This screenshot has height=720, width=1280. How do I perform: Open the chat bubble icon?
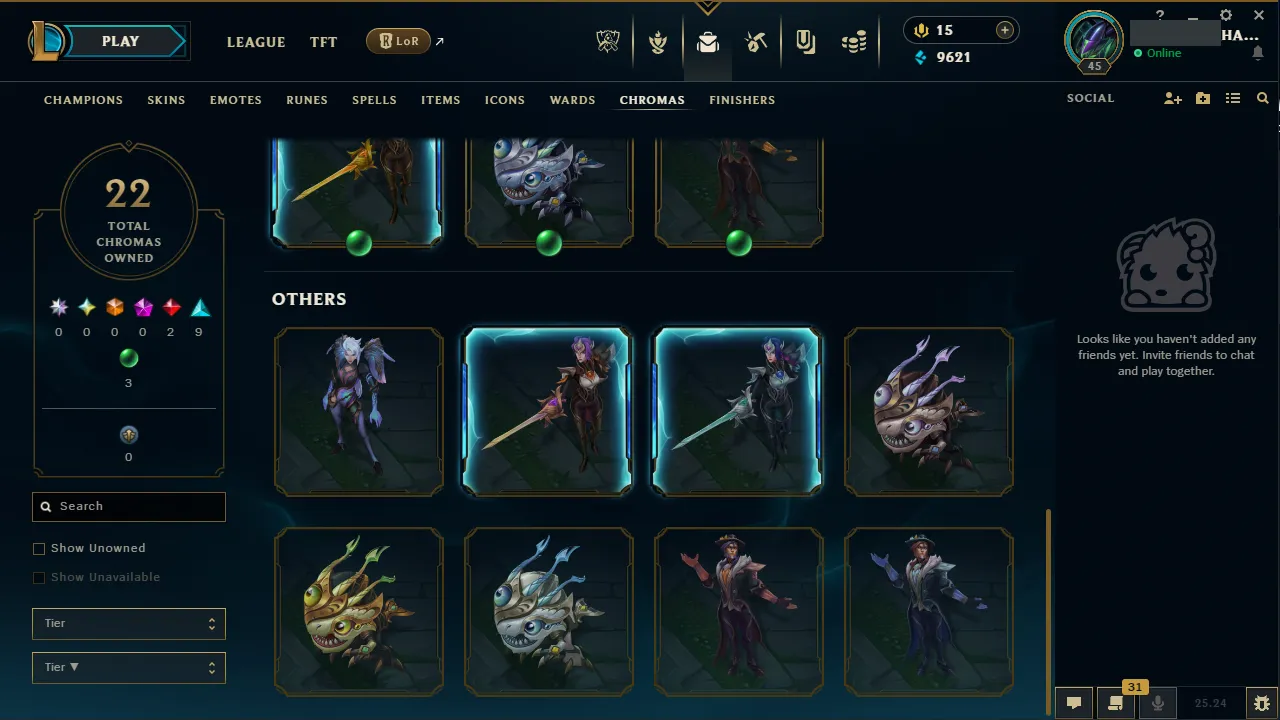point(1073,702)
